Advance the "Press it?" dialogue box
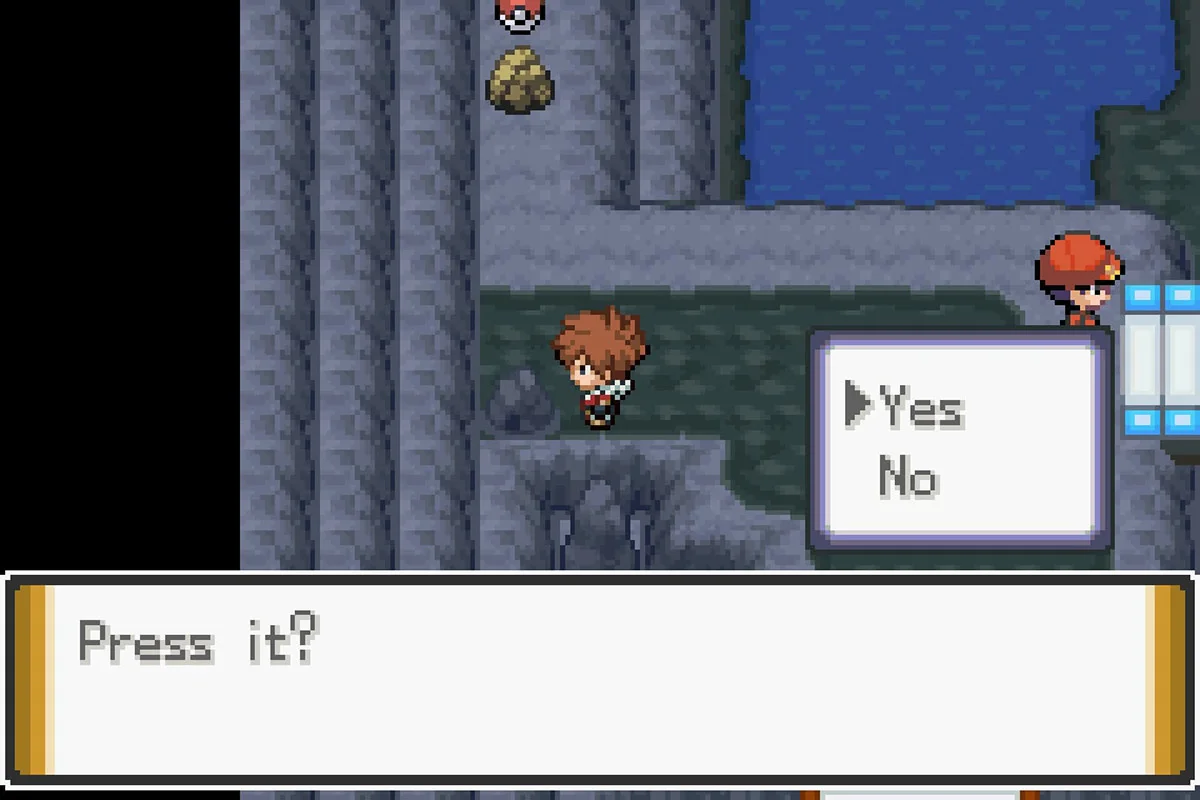 pos(600,679)
